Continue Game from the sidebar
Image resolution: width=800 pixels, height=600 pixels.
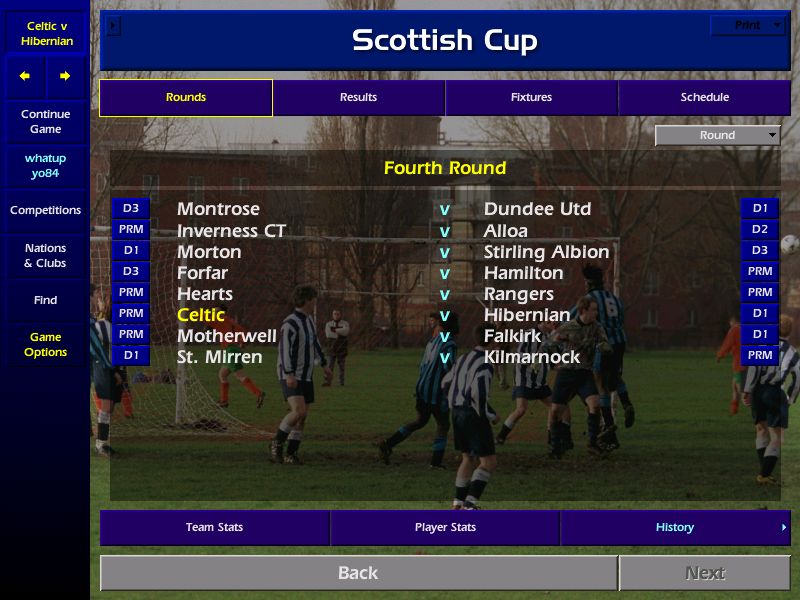coord(45,121)
